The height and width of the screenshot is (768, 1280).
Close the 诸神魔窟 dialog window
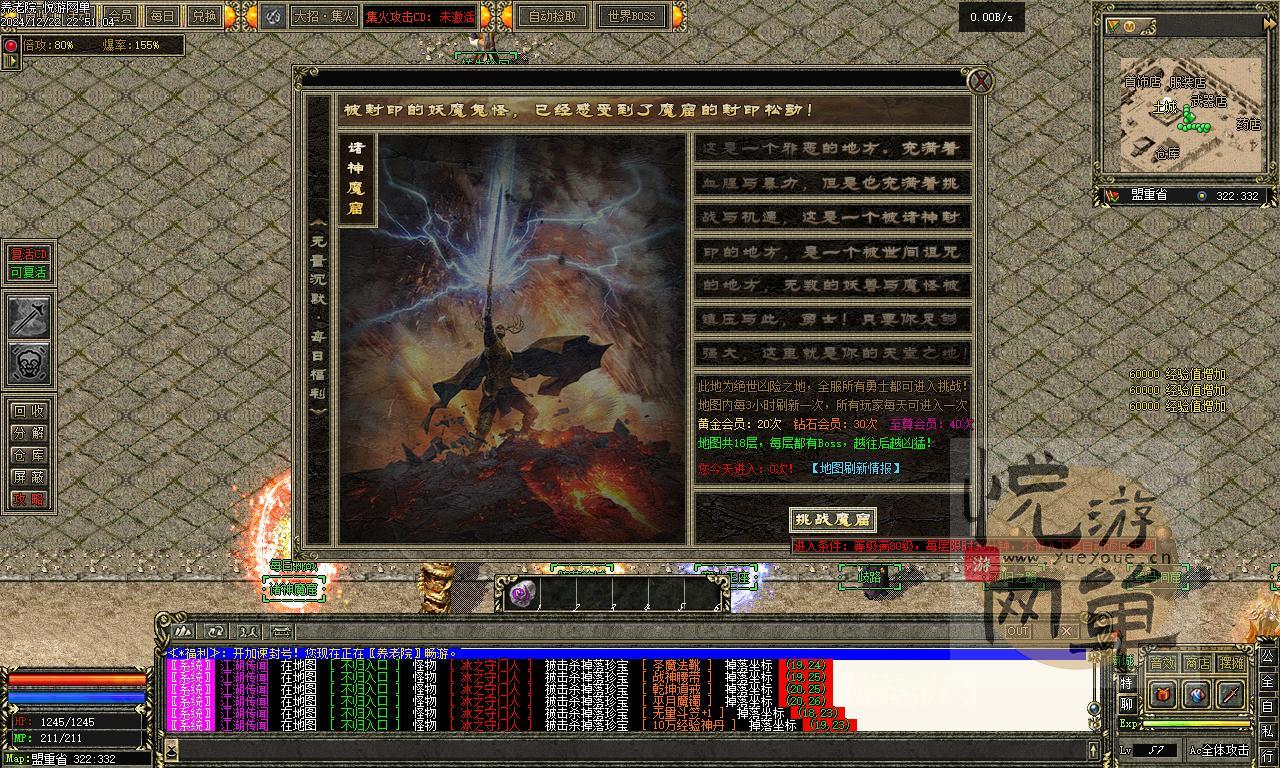[x=981, y=81]
